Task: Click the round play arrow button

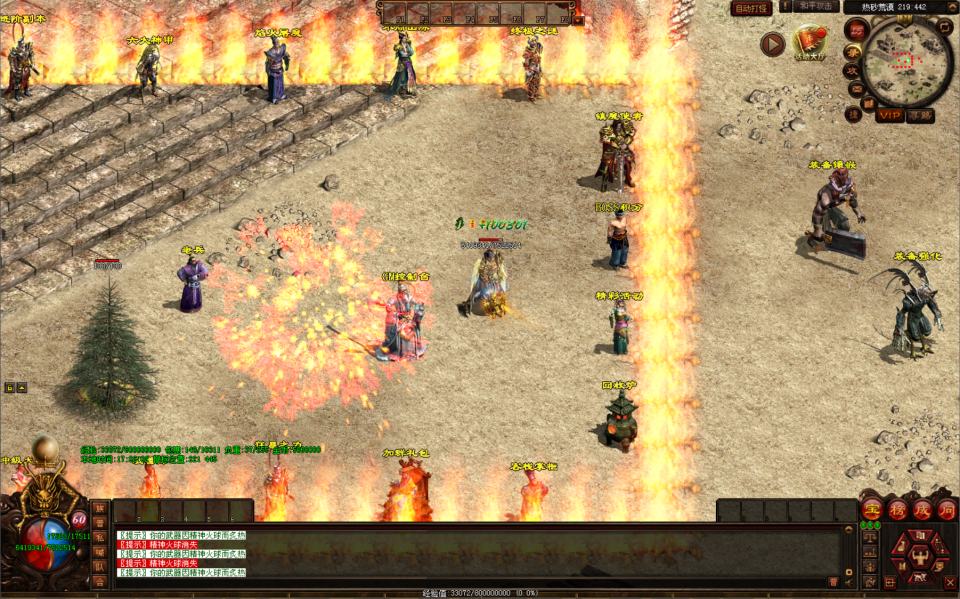Action: [772, 43]
